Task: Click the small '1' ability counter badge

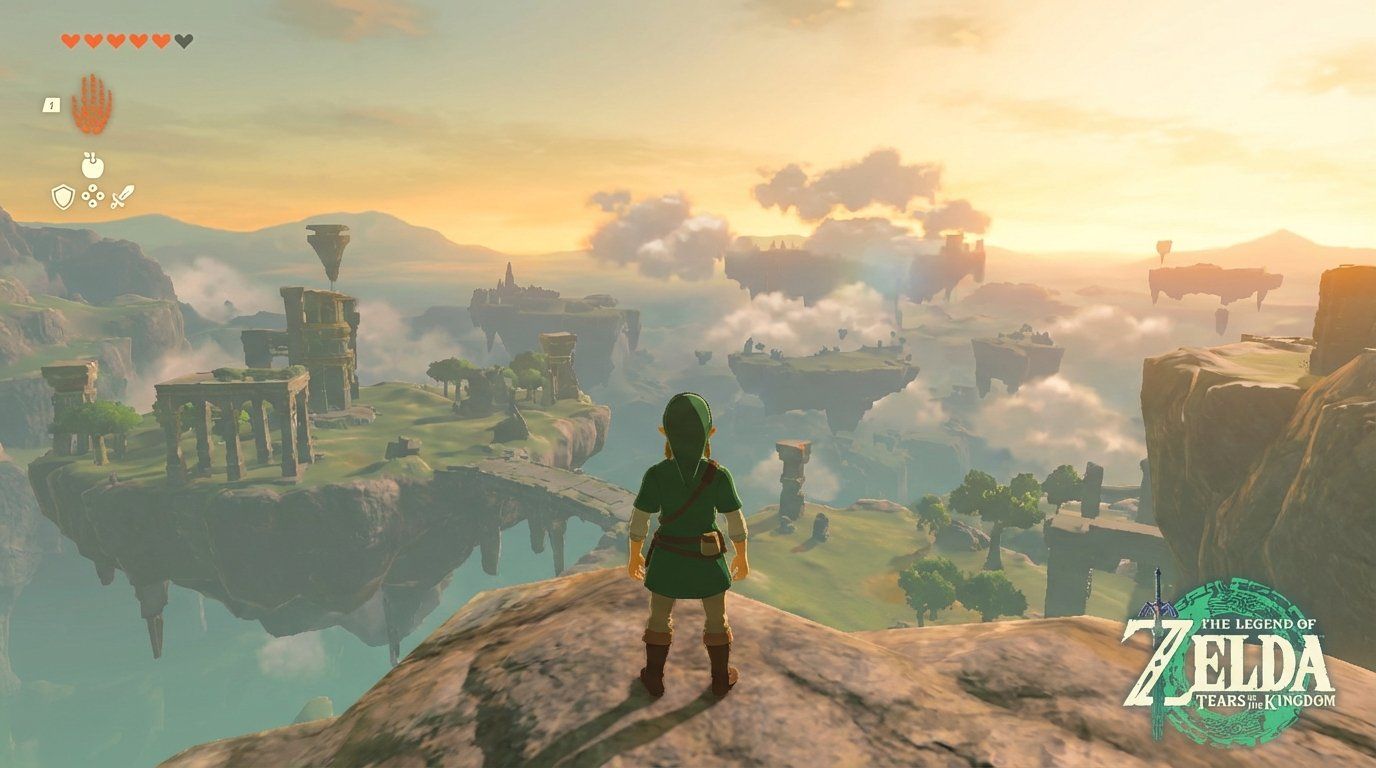Action: tap(52, 106)
